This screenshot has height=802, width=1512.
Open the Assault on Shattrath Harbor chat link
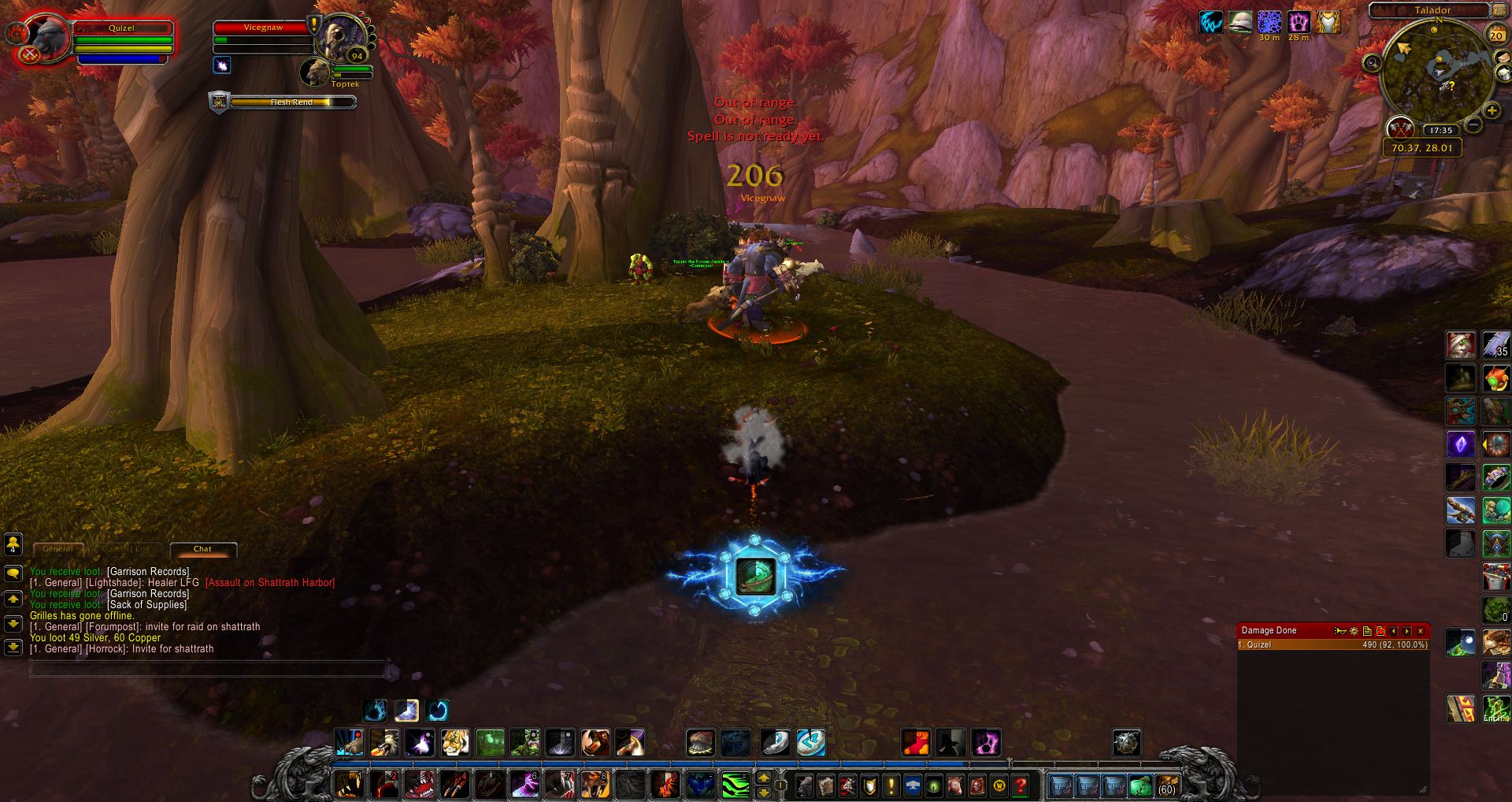point(270,583)
